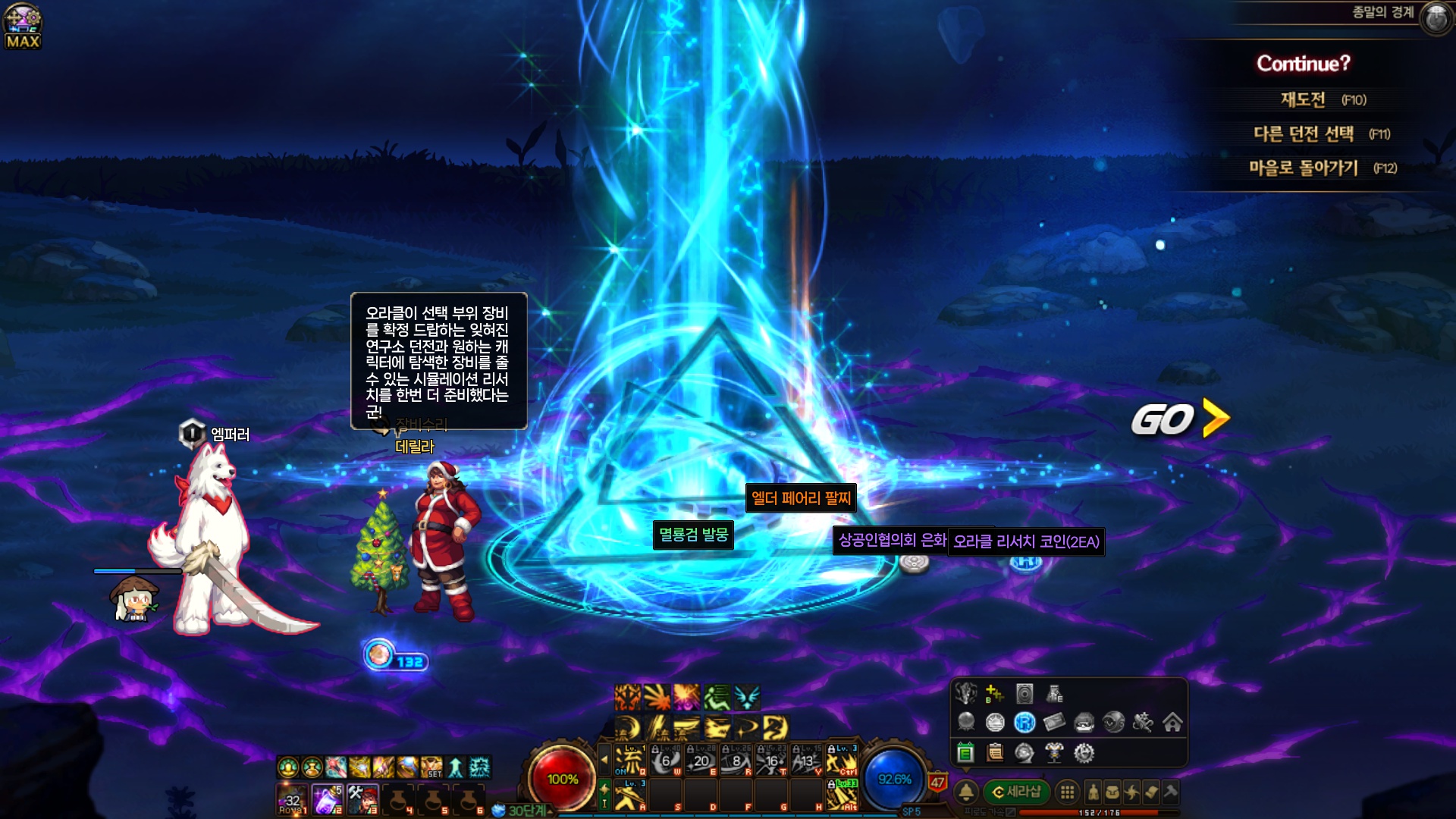Open the quest scroll icon
The width and height of the screenshot is (1456, 819).
[x=1151, y=792]
